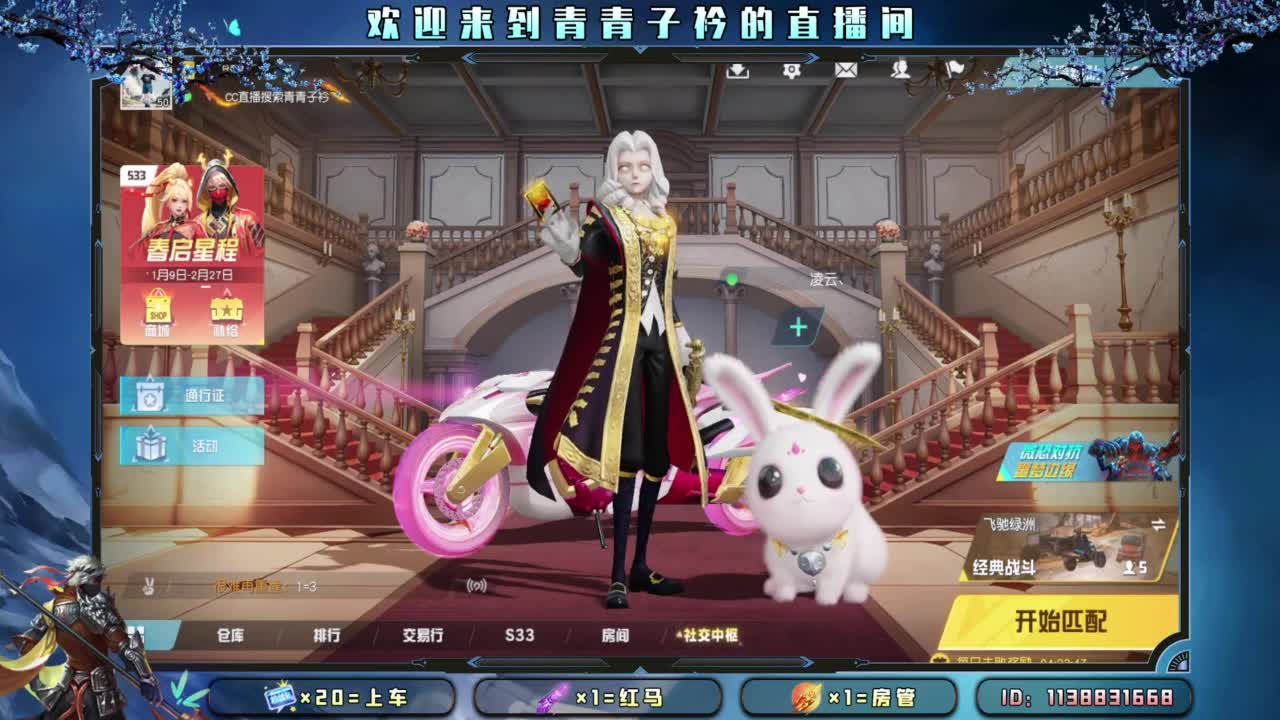
Task: Switch to the 仓库 tab
Action: tap(231, 636)
